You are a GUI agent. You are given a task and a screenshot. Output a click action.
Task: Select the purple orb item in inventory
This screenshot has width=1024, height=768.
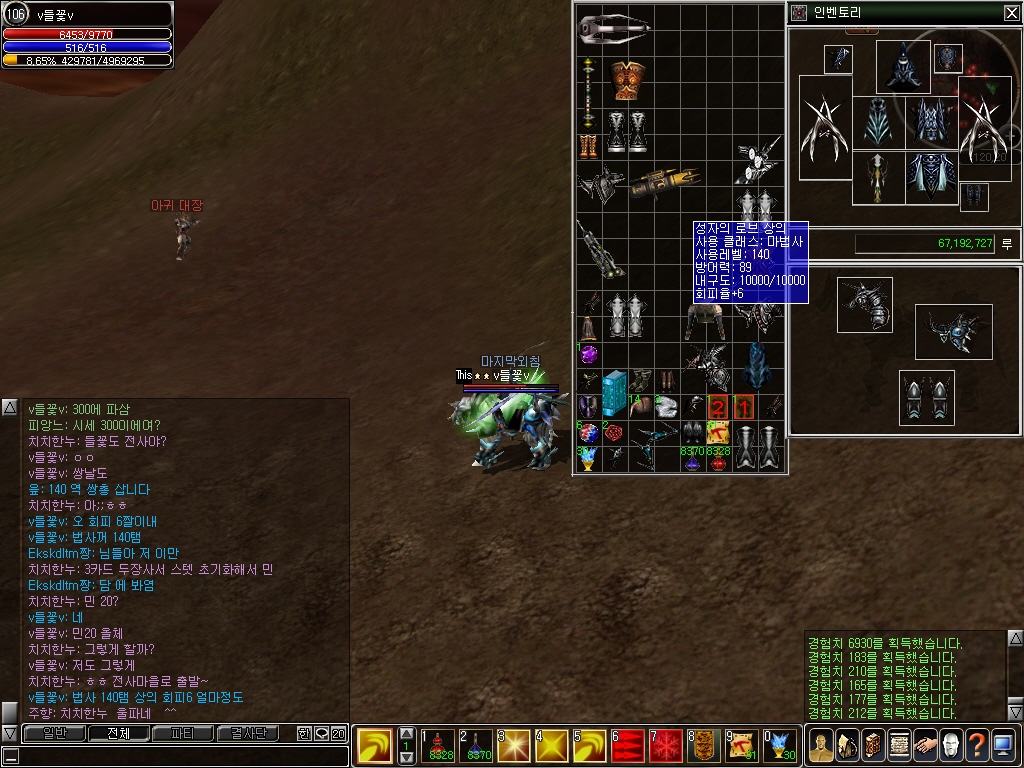click(x=588, y=354)
